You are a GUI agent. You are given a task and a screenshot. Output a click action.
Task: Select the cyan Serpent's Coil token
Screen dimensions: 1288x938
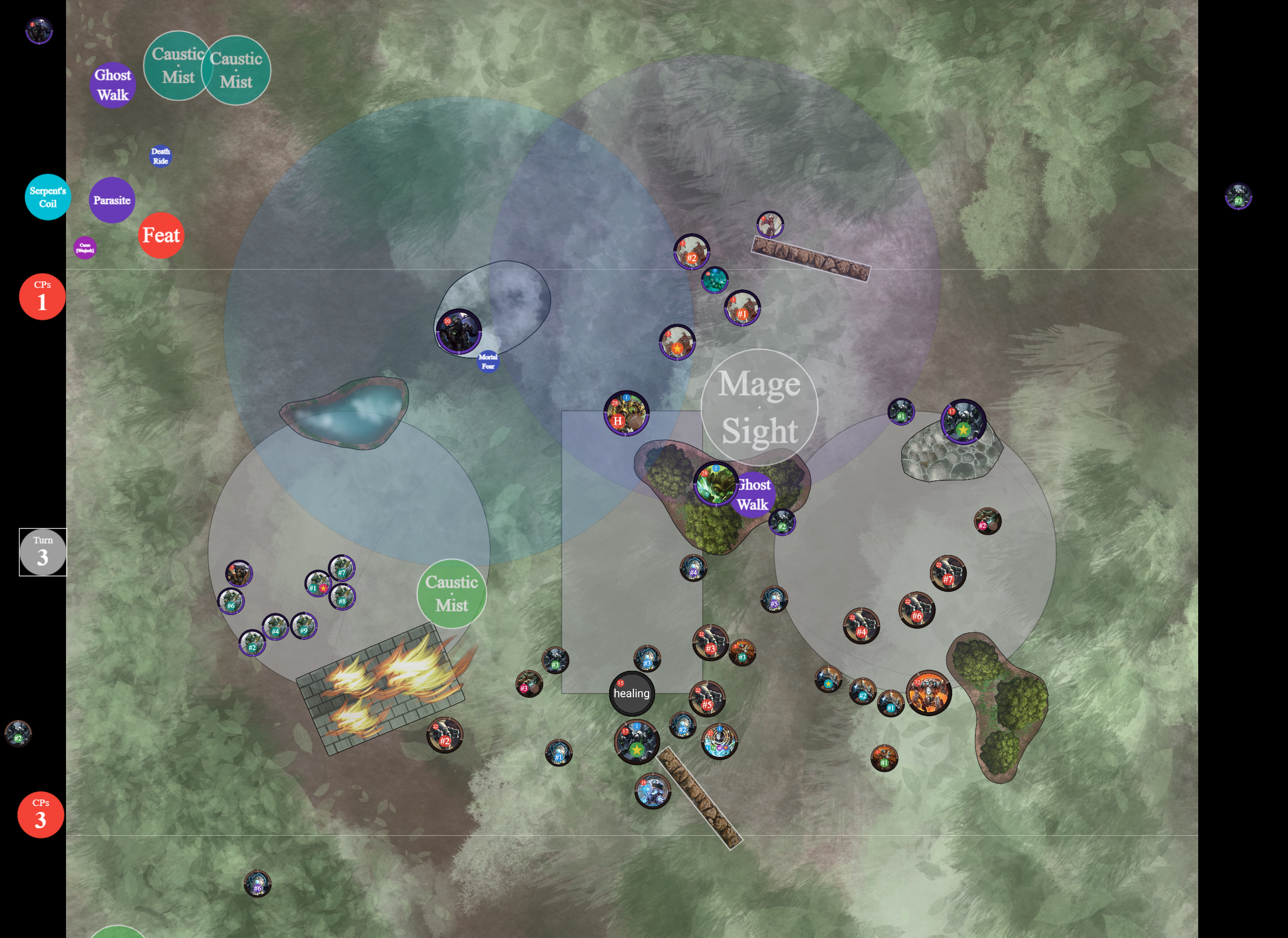[48, 197]
